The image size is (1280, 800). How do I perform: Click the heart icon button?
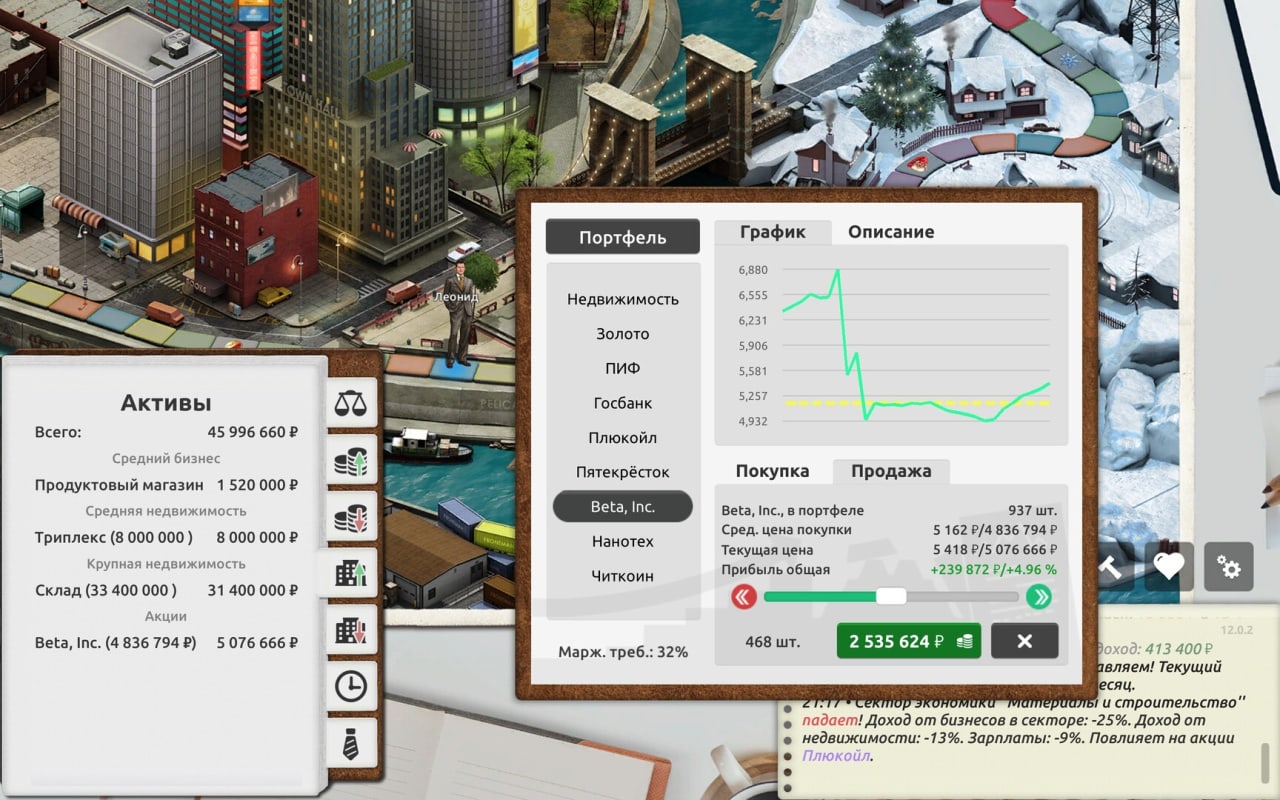pos(1168,567)
